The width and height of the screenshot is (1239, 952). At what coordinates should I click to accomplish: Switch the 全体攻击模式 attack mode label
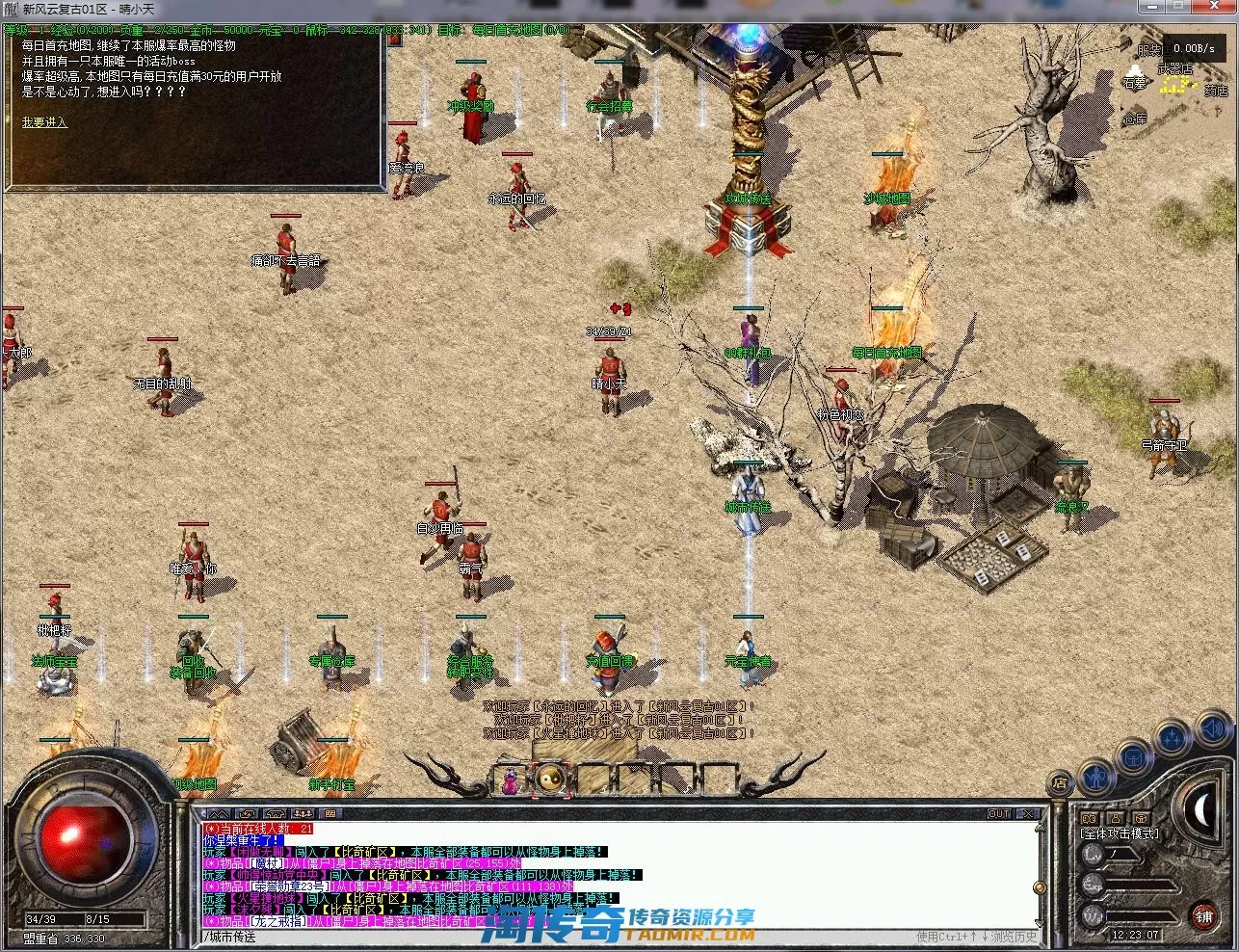click(1119, 833)
